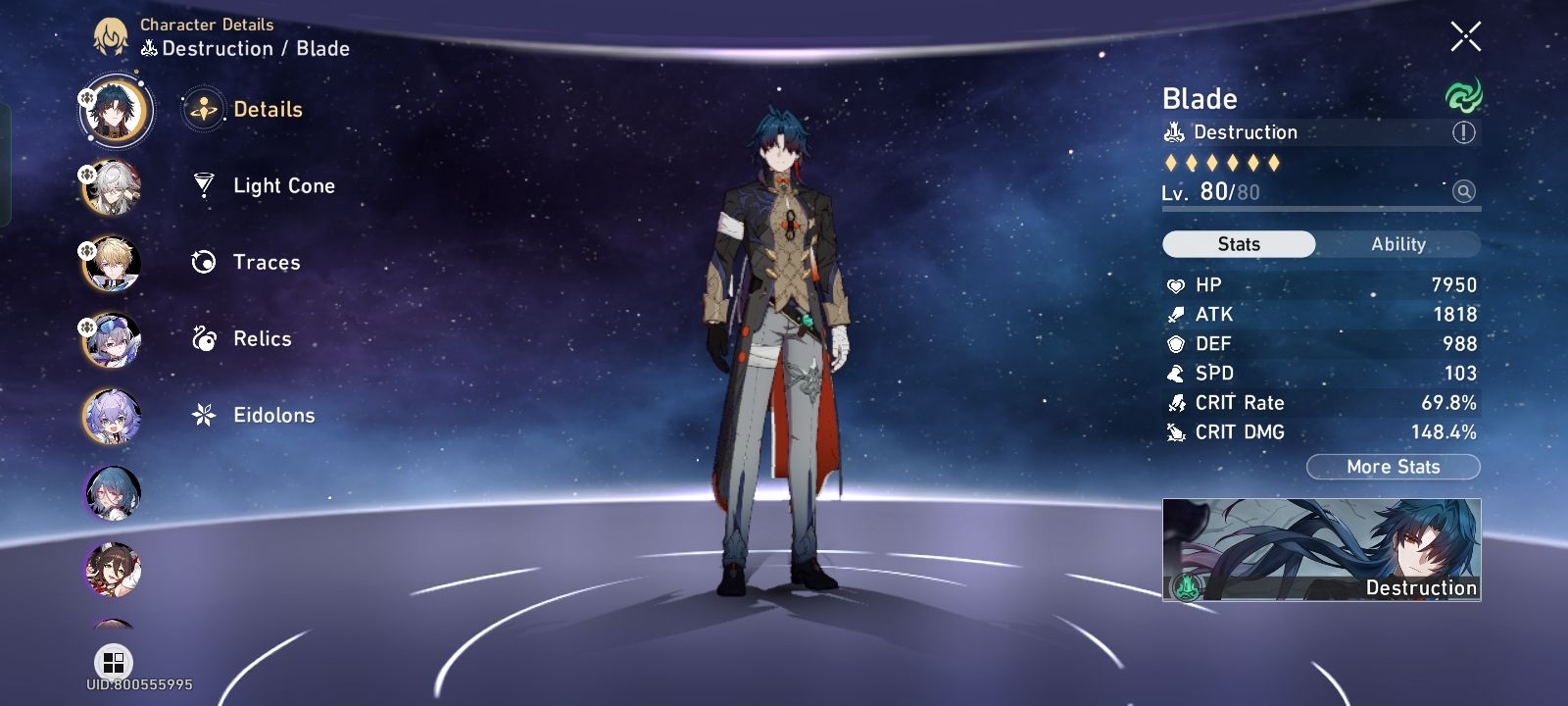
Task: Click the magnifier icon next to Lv. 80
Action: (1463, 192)
